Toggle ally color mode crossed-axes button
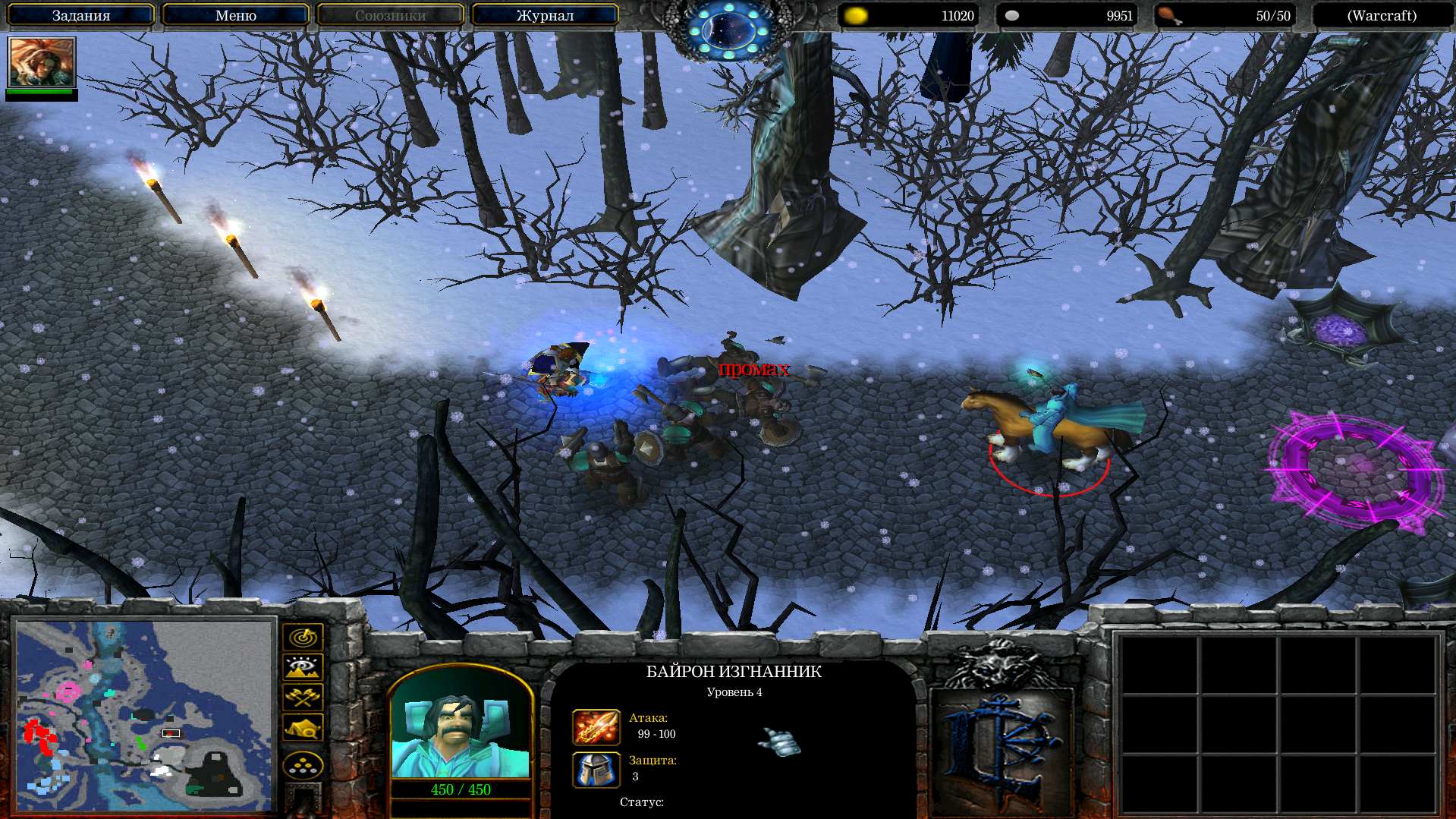1456x819 pixels. coord(303,697)
